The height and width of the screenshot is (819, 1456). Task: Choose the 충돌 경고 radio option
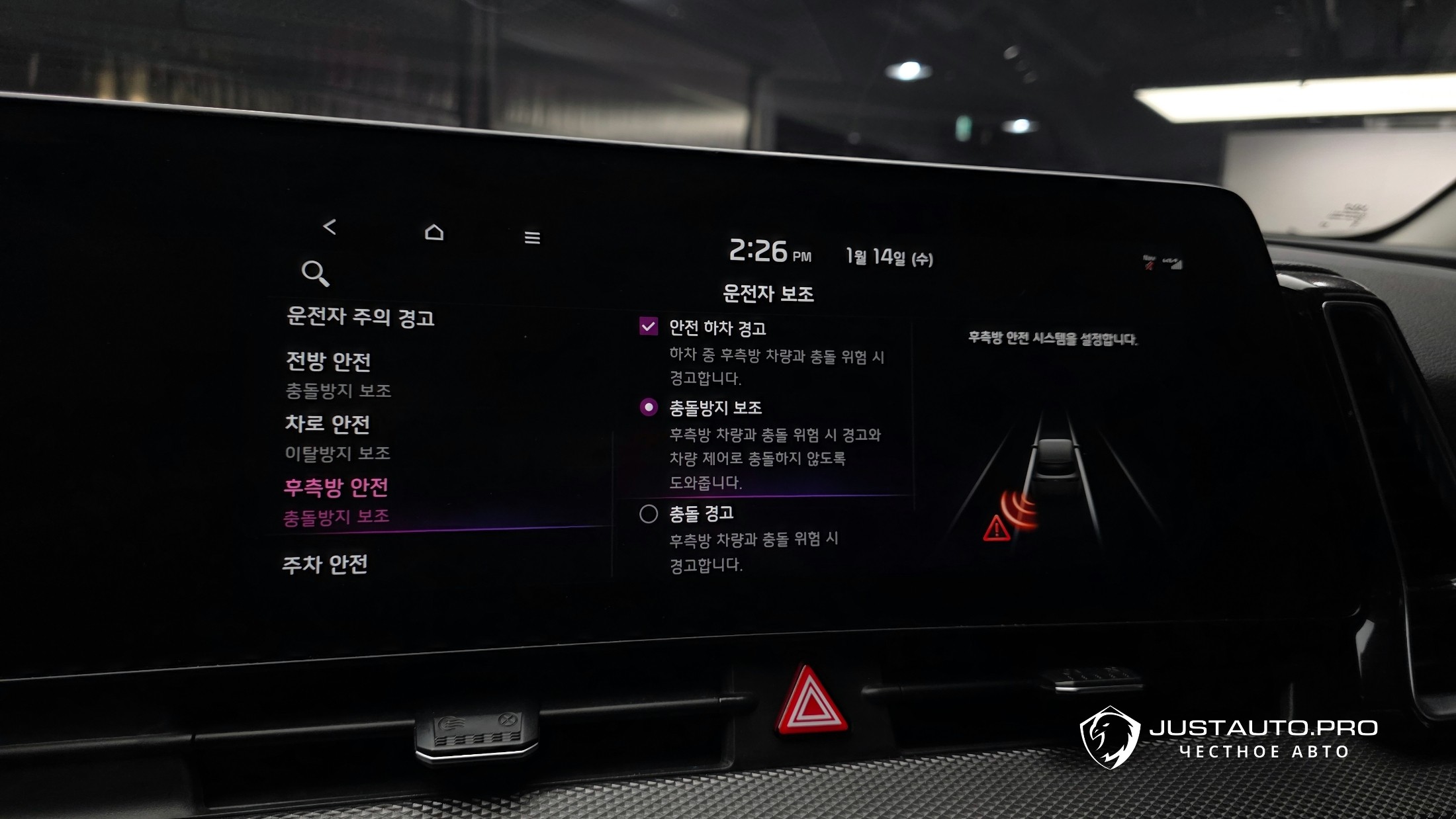tap(649, 514)
